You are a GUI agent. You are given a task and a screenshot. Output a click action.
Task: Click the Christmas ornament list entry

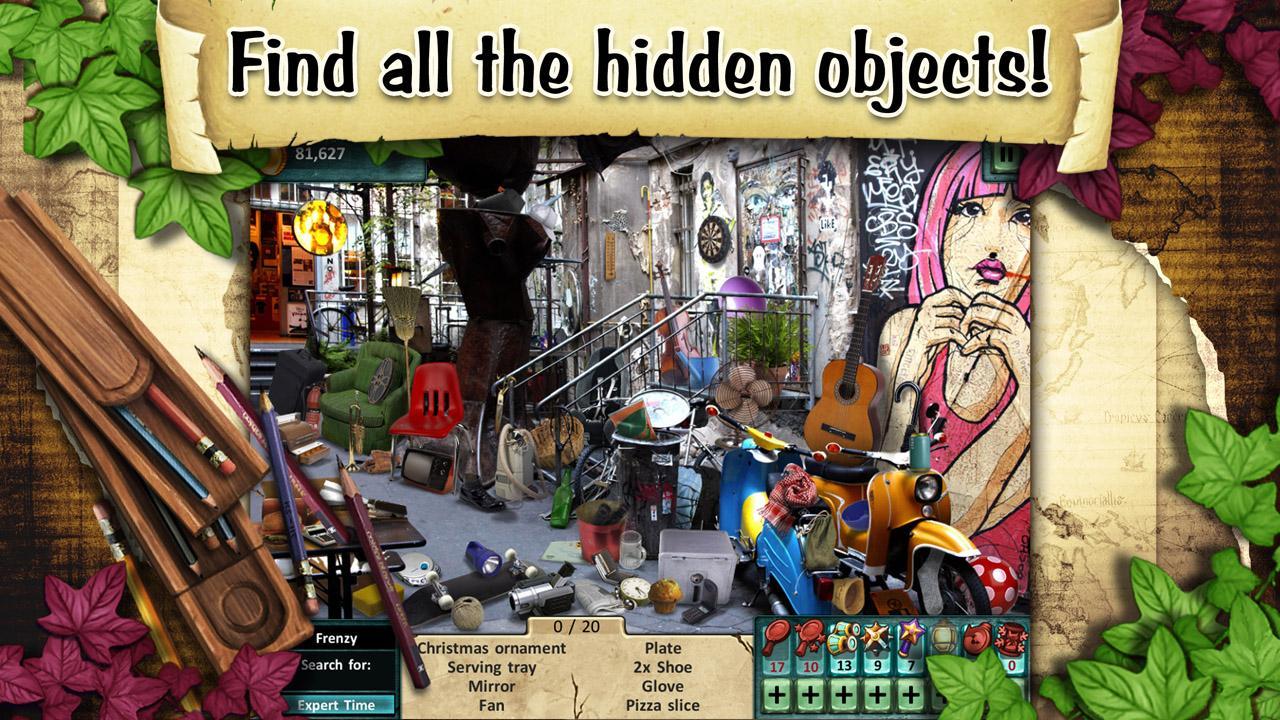(495, 650)
